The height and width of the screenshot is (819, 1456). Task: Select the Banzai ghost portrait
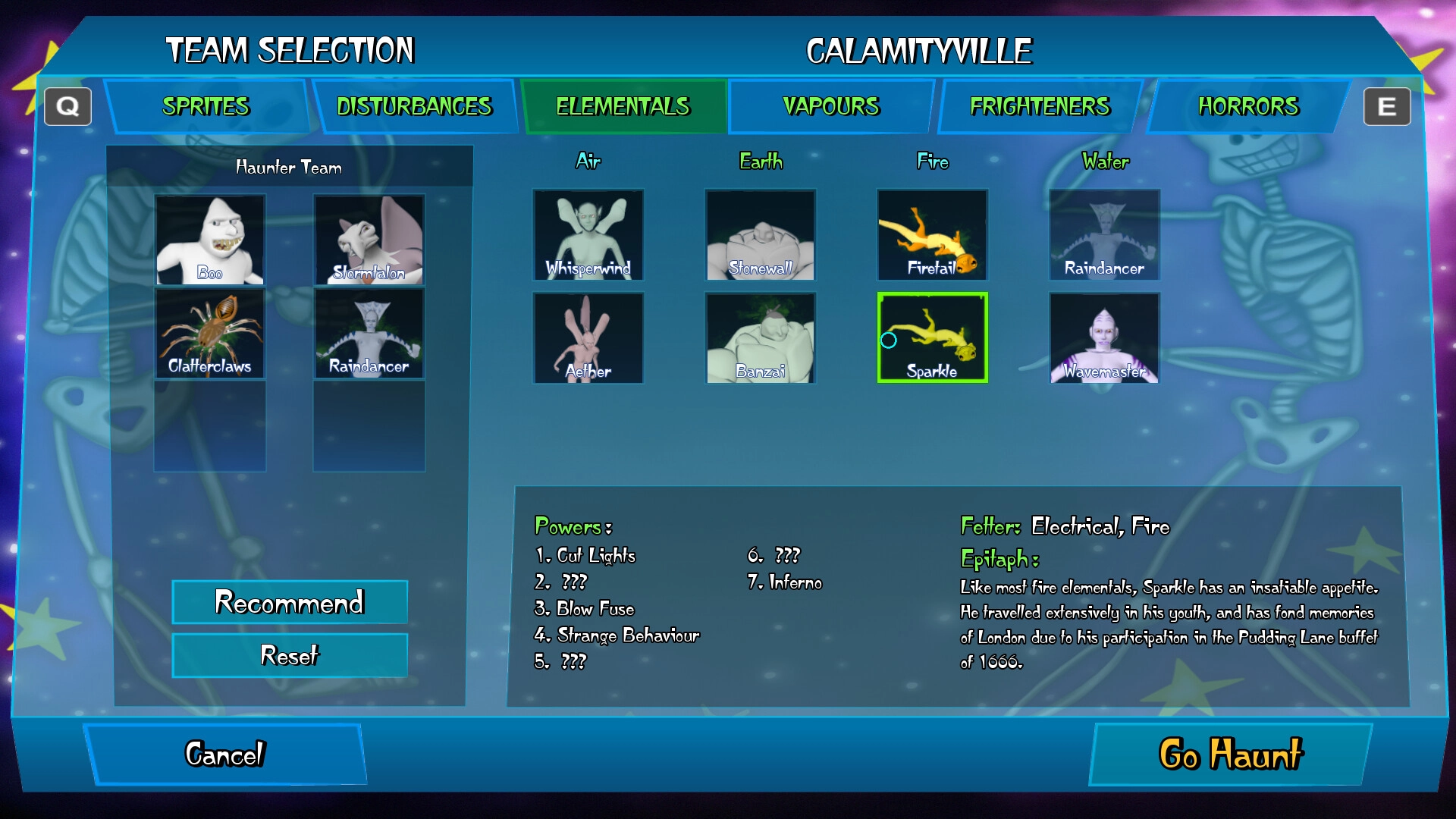coord(761,338)
